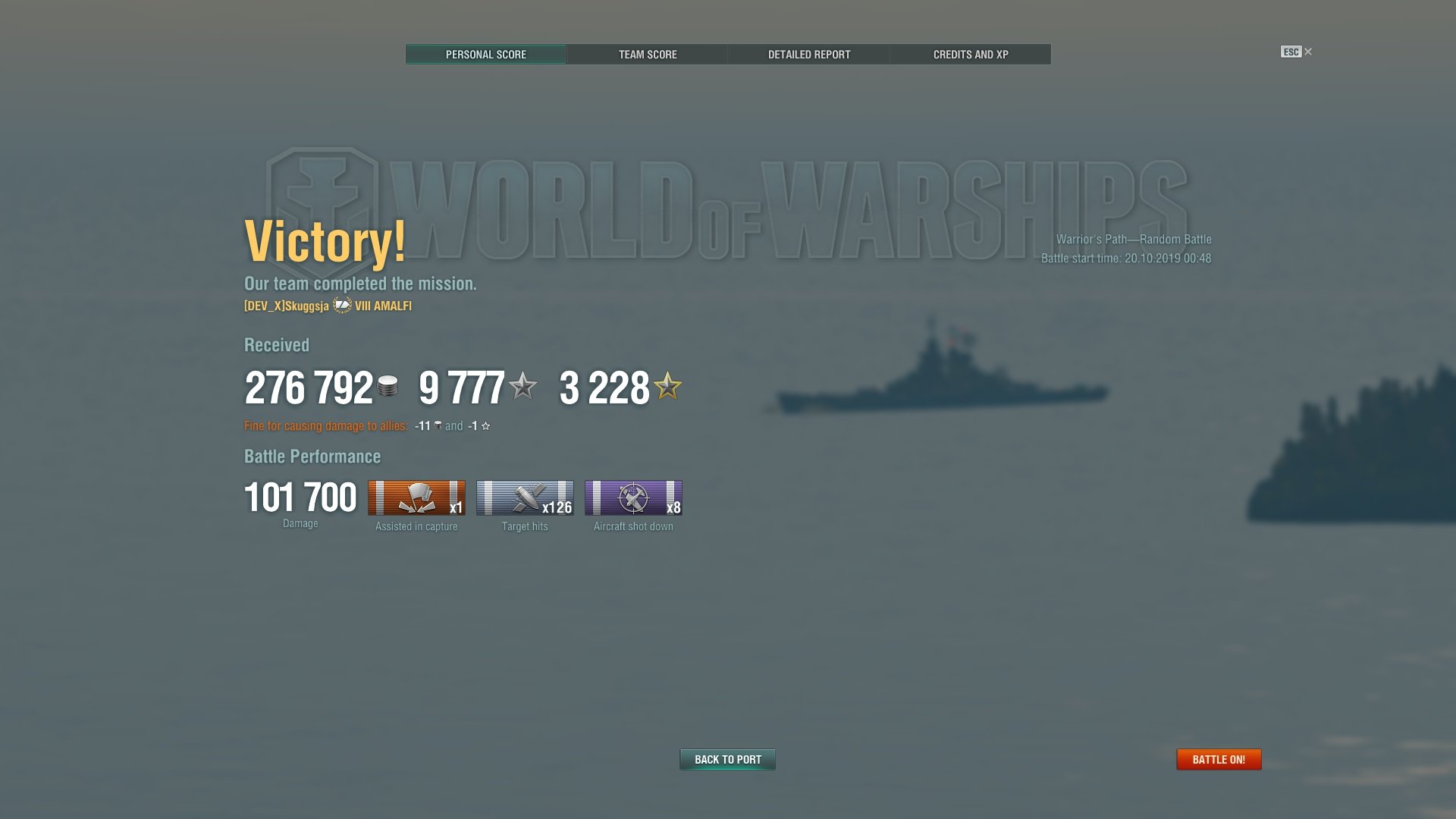Choose the Aircraft shot down ribbon

(x=633, y=498)
